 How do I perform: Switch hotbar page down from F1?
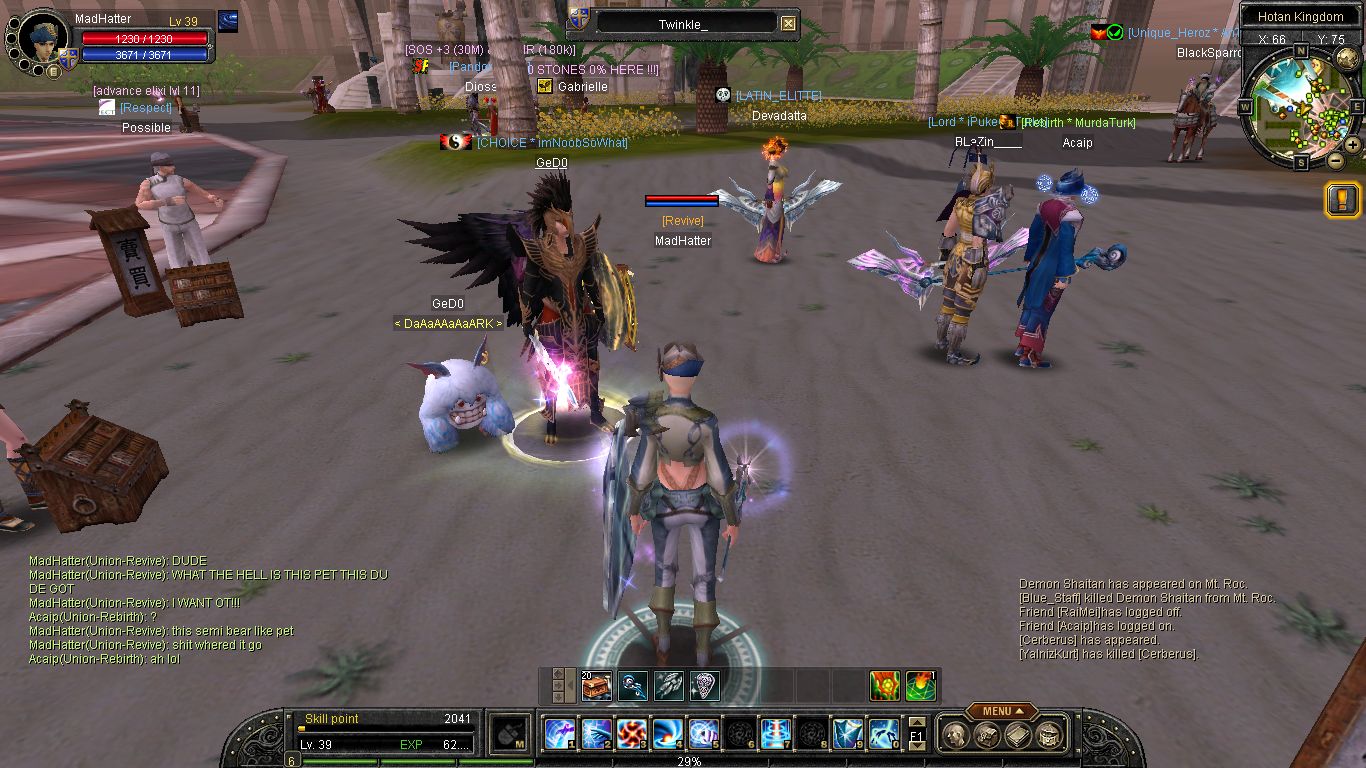(x=916, y=747)
